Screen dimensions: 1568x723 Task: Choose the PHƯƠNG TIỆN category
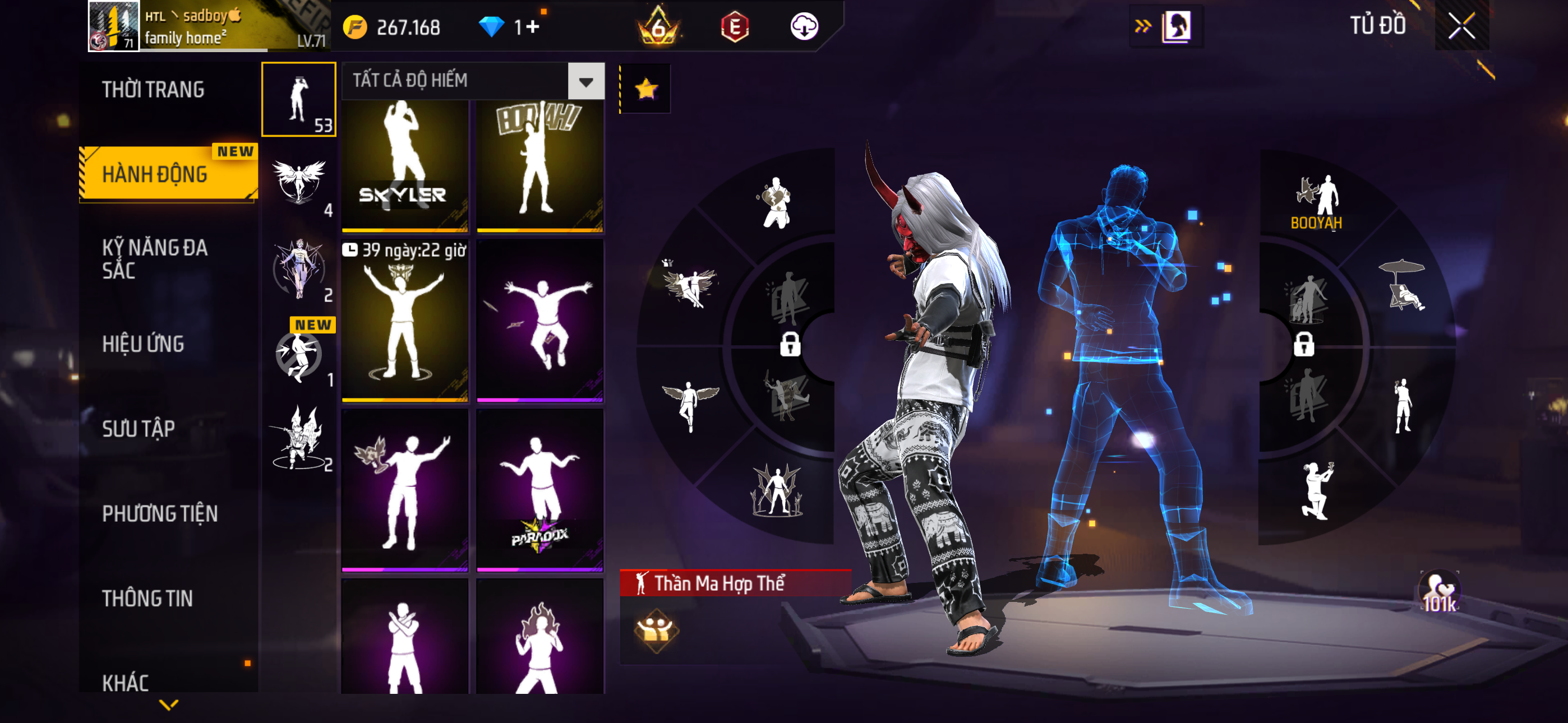[x=159, y=513]
